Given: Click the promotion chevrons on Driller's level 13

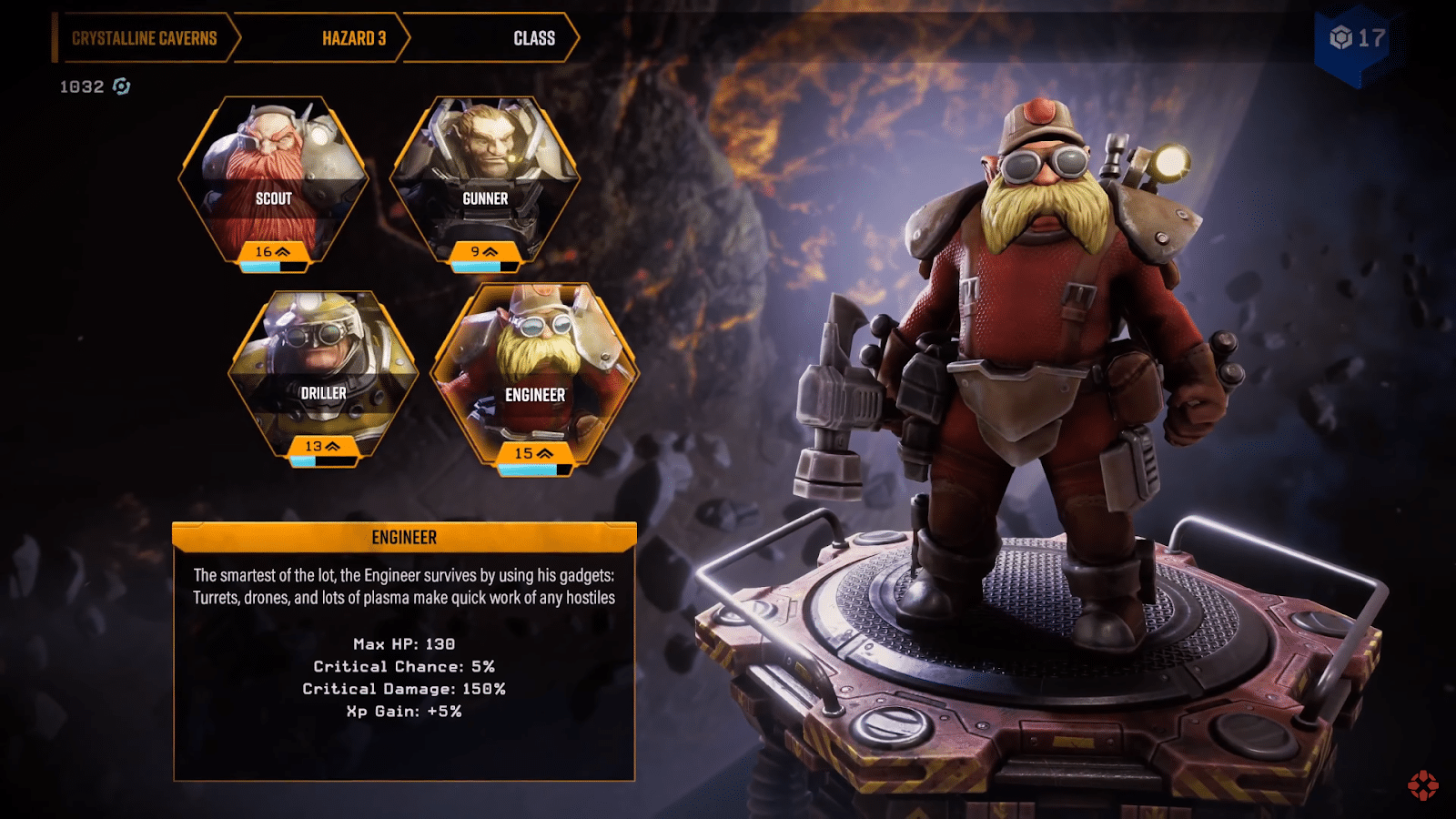Looking at the screenshot, I should [334, 448].
